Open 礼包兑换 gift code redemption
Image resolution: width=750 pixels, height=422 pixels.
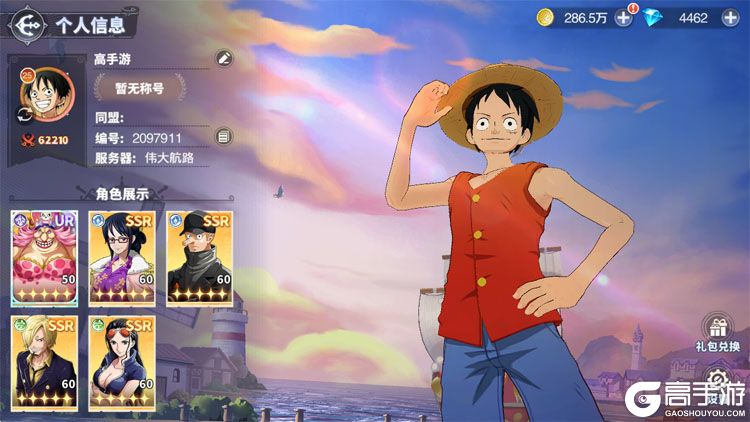pos(718,332)
